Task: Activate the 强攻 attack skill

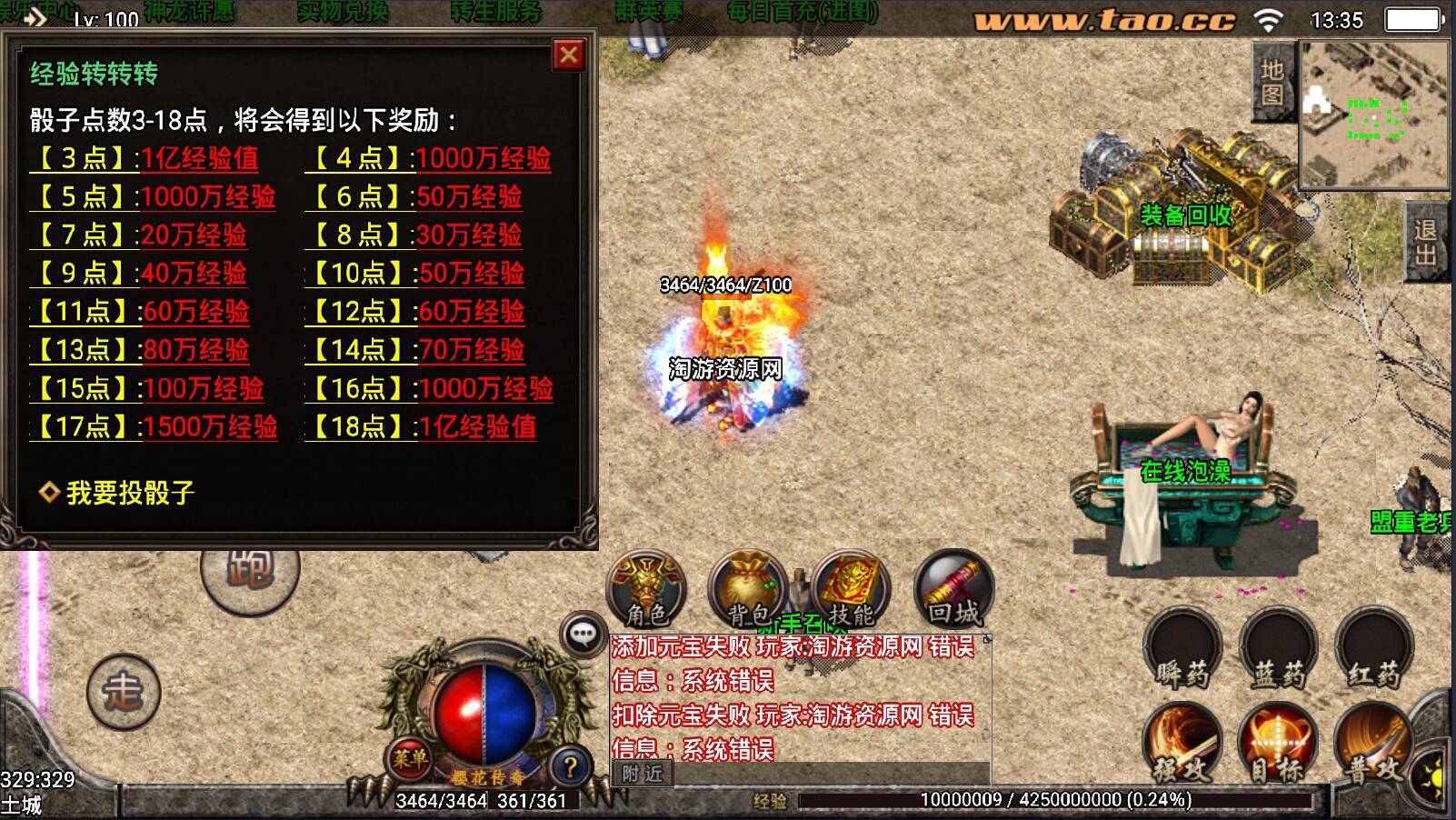Action: (x=1182, y=744)
